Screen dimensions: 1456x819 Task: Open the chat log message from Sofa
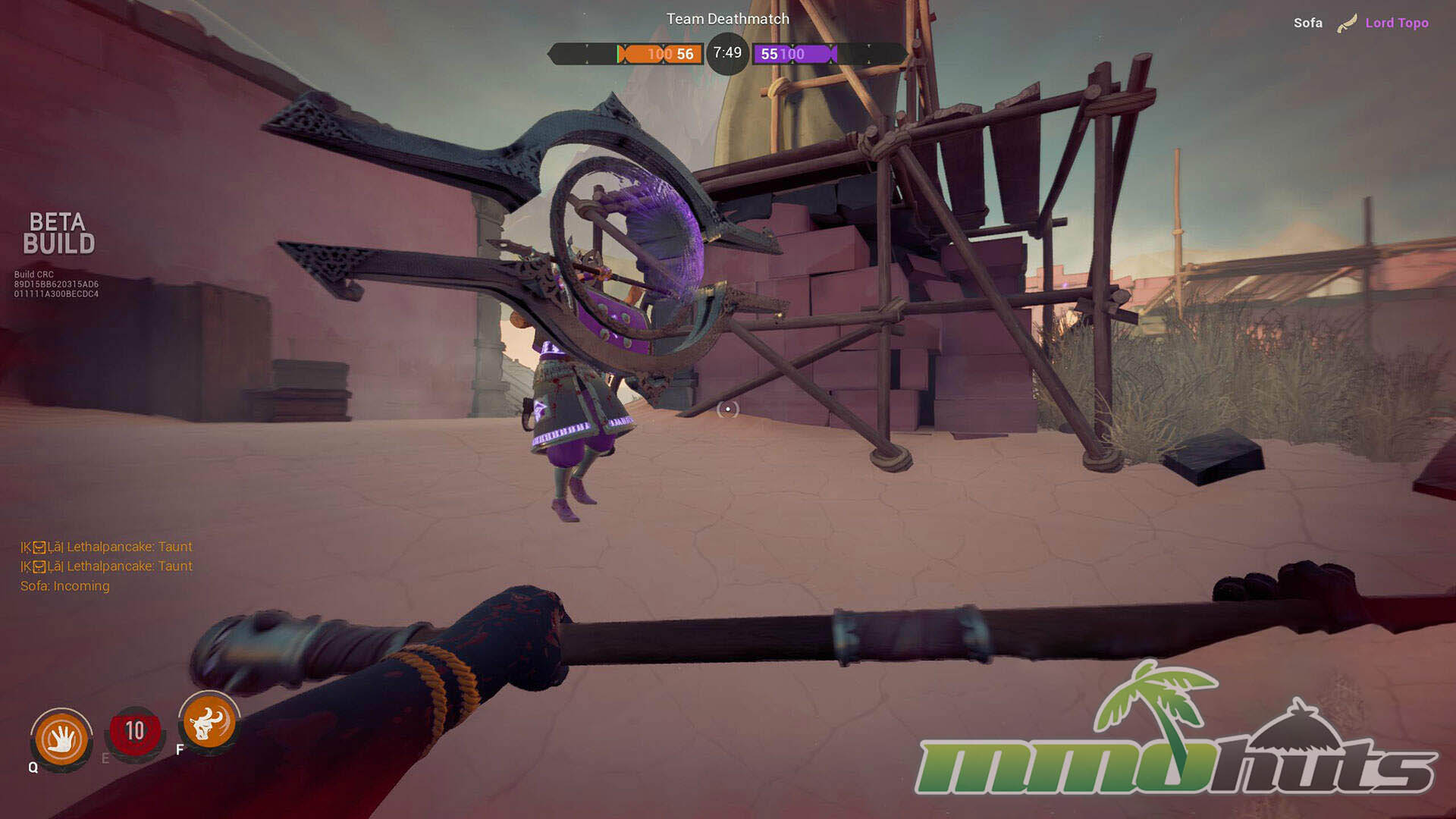[x=65, y=586]
